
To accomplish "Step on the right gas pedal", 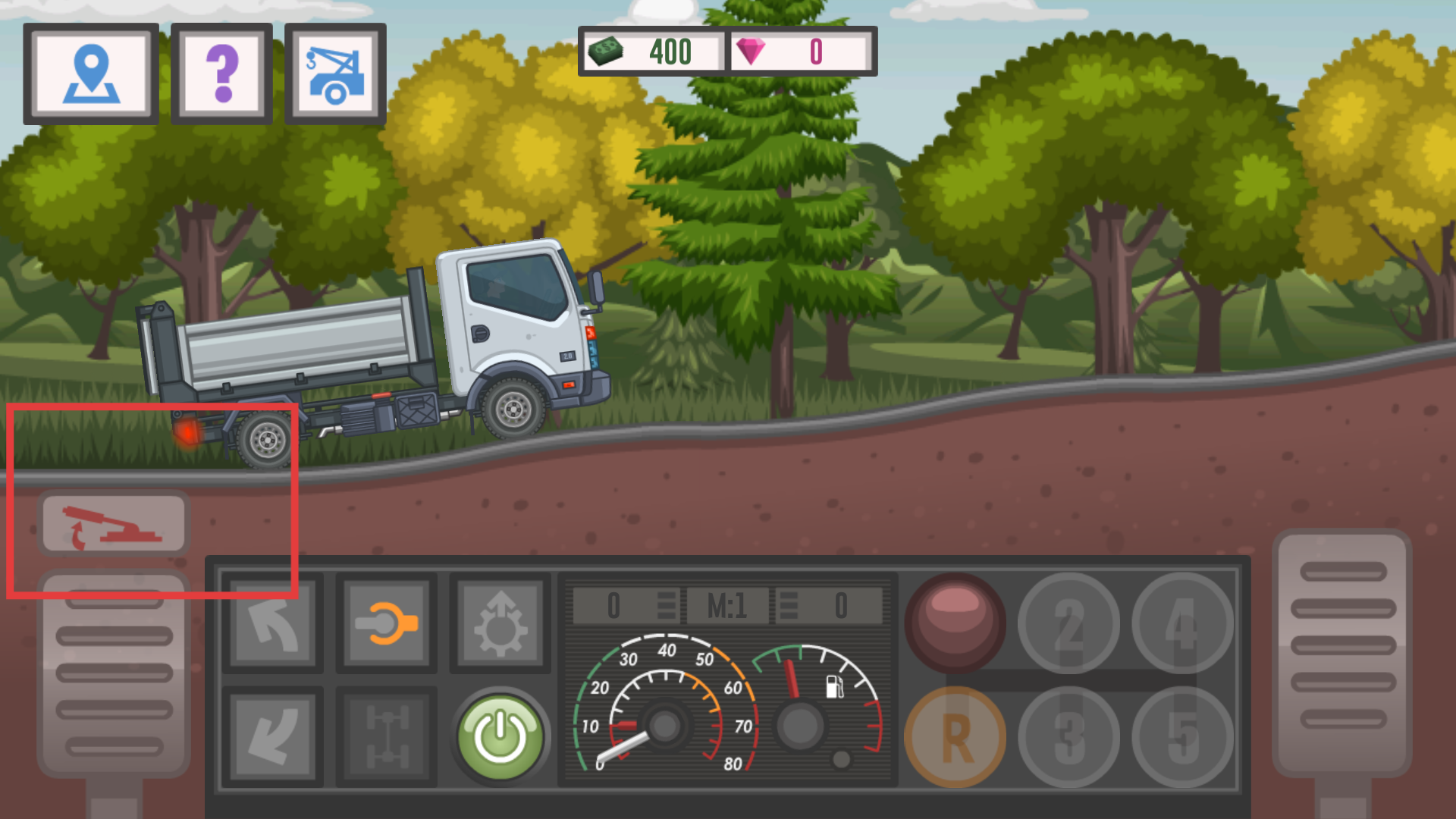I will click(1342, 652).
